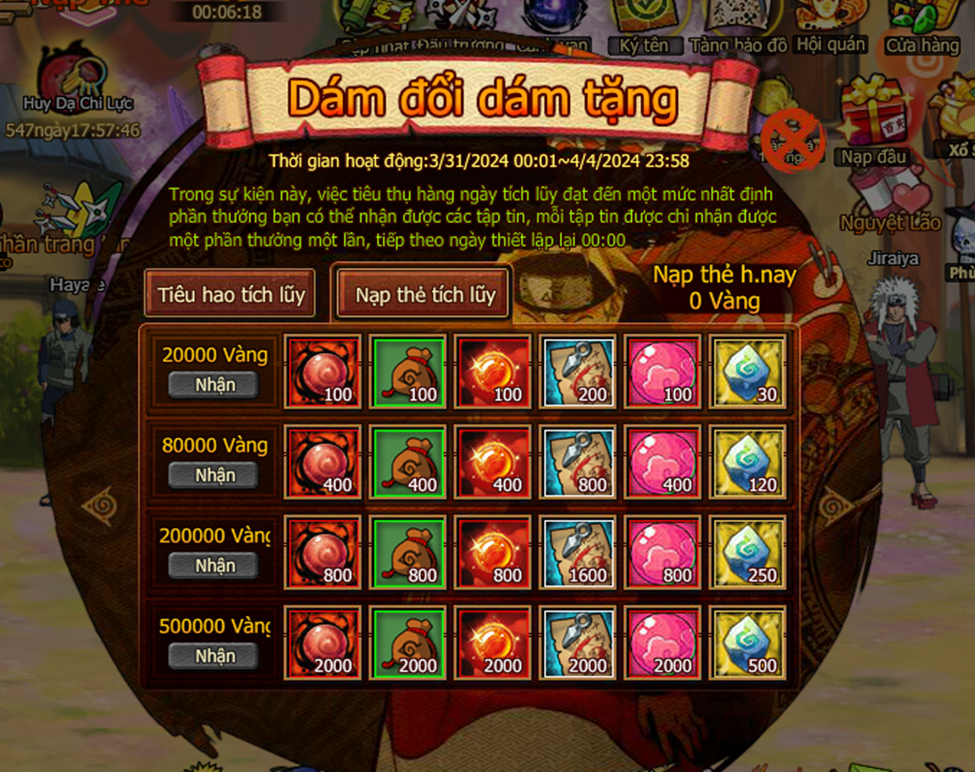Go to the next event using the right arrow
The width and height of the screenshot is (975, 772).
click(x=837, y=507)
